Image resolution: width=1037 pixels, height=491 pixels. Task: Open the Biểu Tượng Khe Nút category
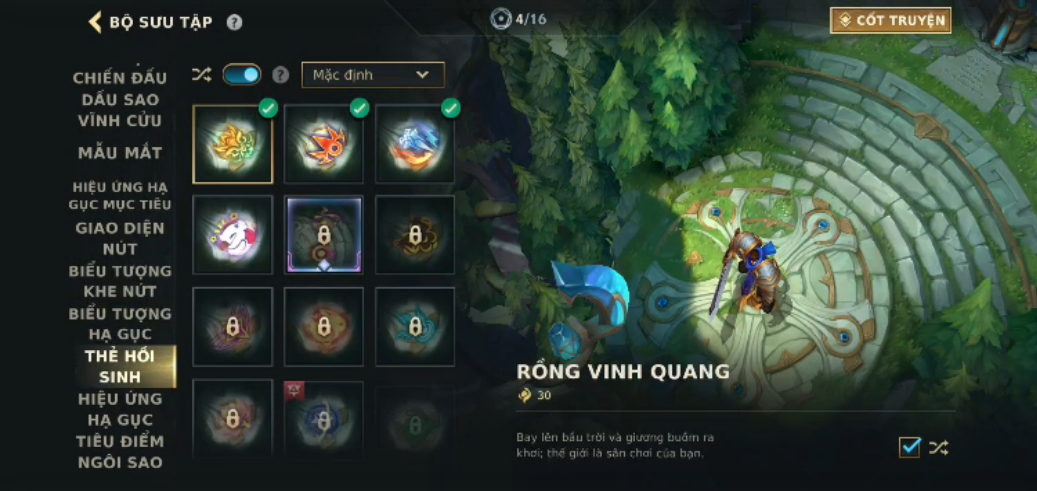[120, 281]
